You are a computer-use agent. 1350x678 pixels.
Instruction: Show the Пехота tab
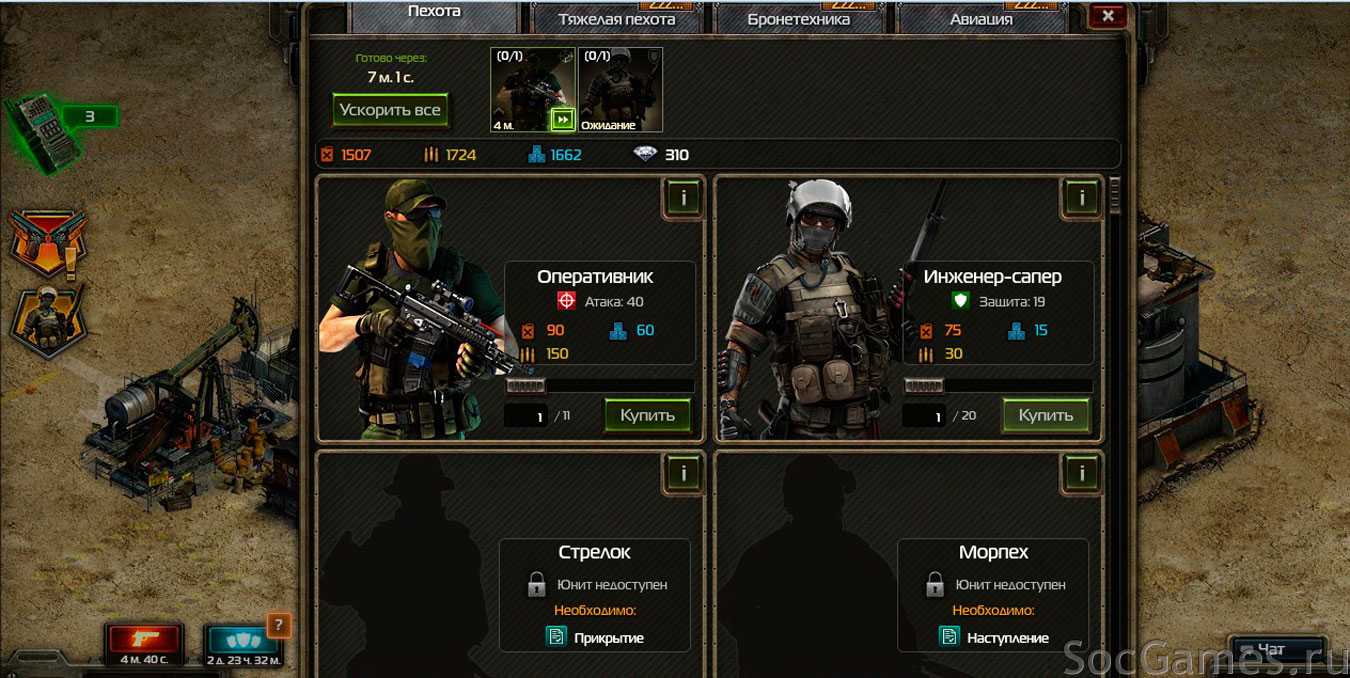point(434,12)
